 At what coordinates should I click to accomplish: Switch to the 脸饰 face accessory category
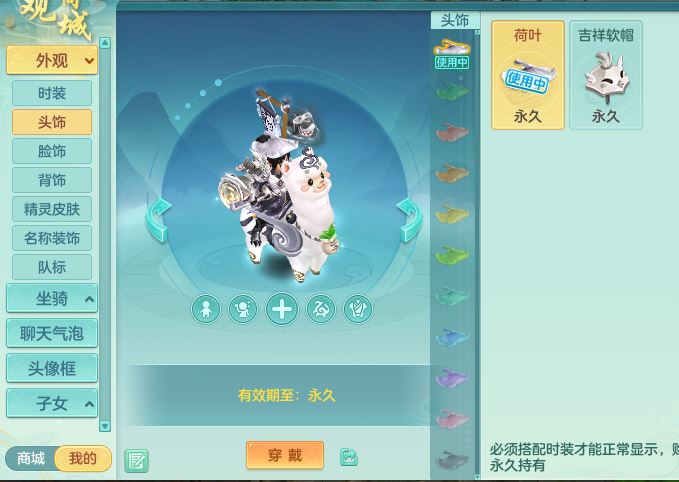[x=52, y=151]
